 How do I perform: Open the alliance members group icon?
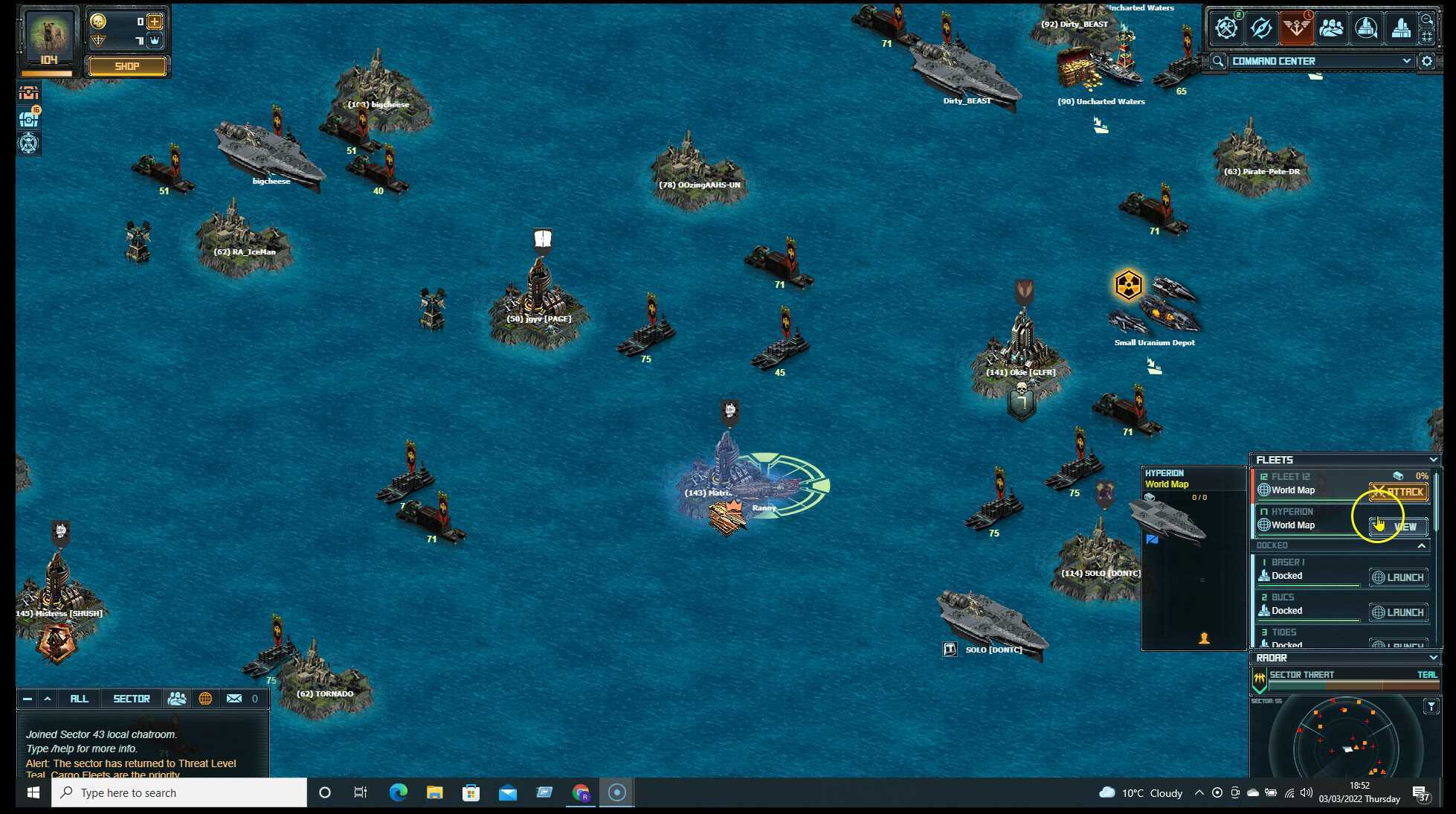[x=1331, y=28]
